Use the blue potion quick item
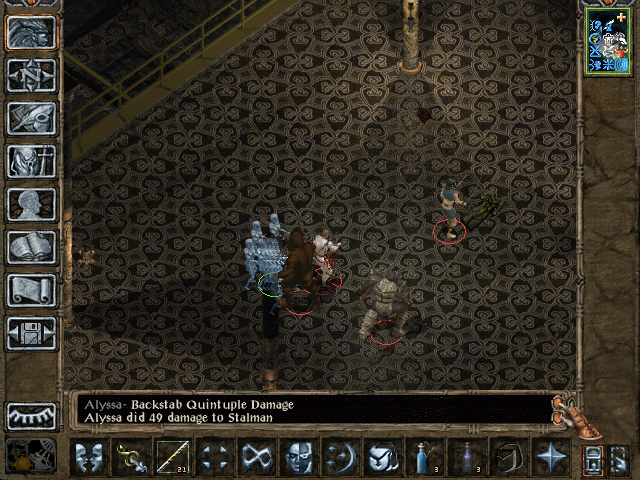 pyautogui.click(x=426, y=458)
